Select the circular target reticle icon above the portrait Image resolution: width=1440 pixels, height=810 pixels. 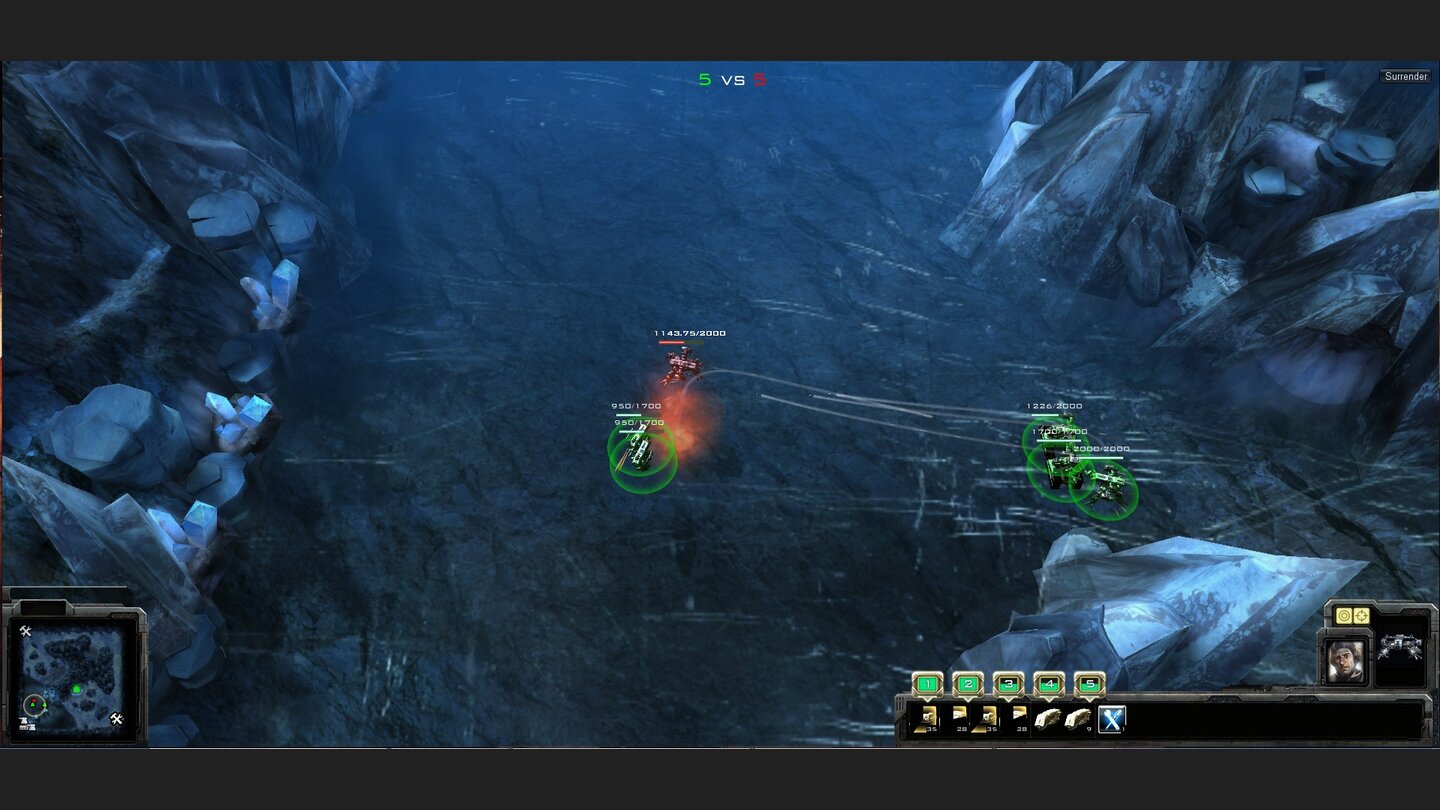(1344, 616)
